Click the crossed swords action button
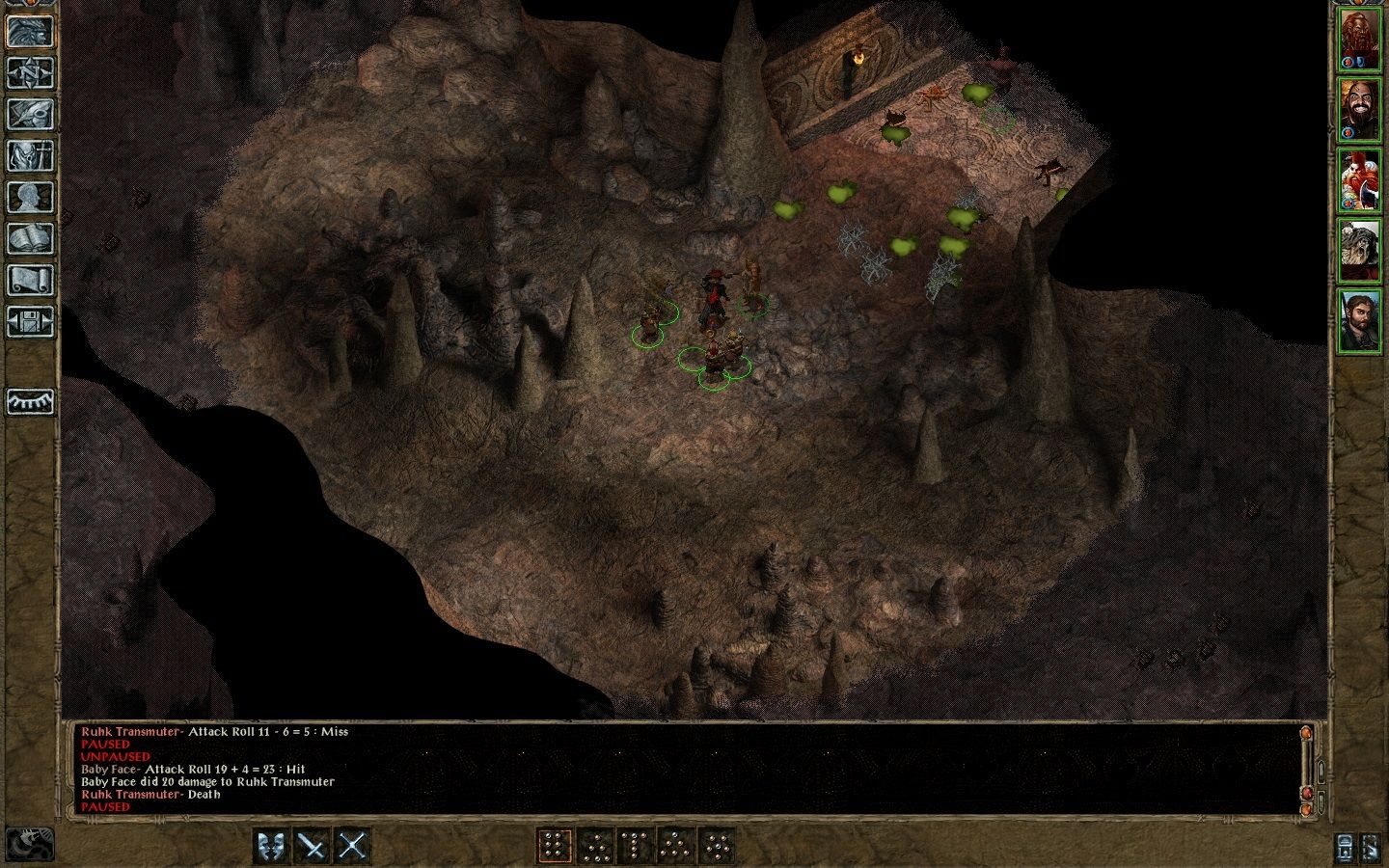The width and height of the screenshot is (1389, 868). tap(353, 846)
